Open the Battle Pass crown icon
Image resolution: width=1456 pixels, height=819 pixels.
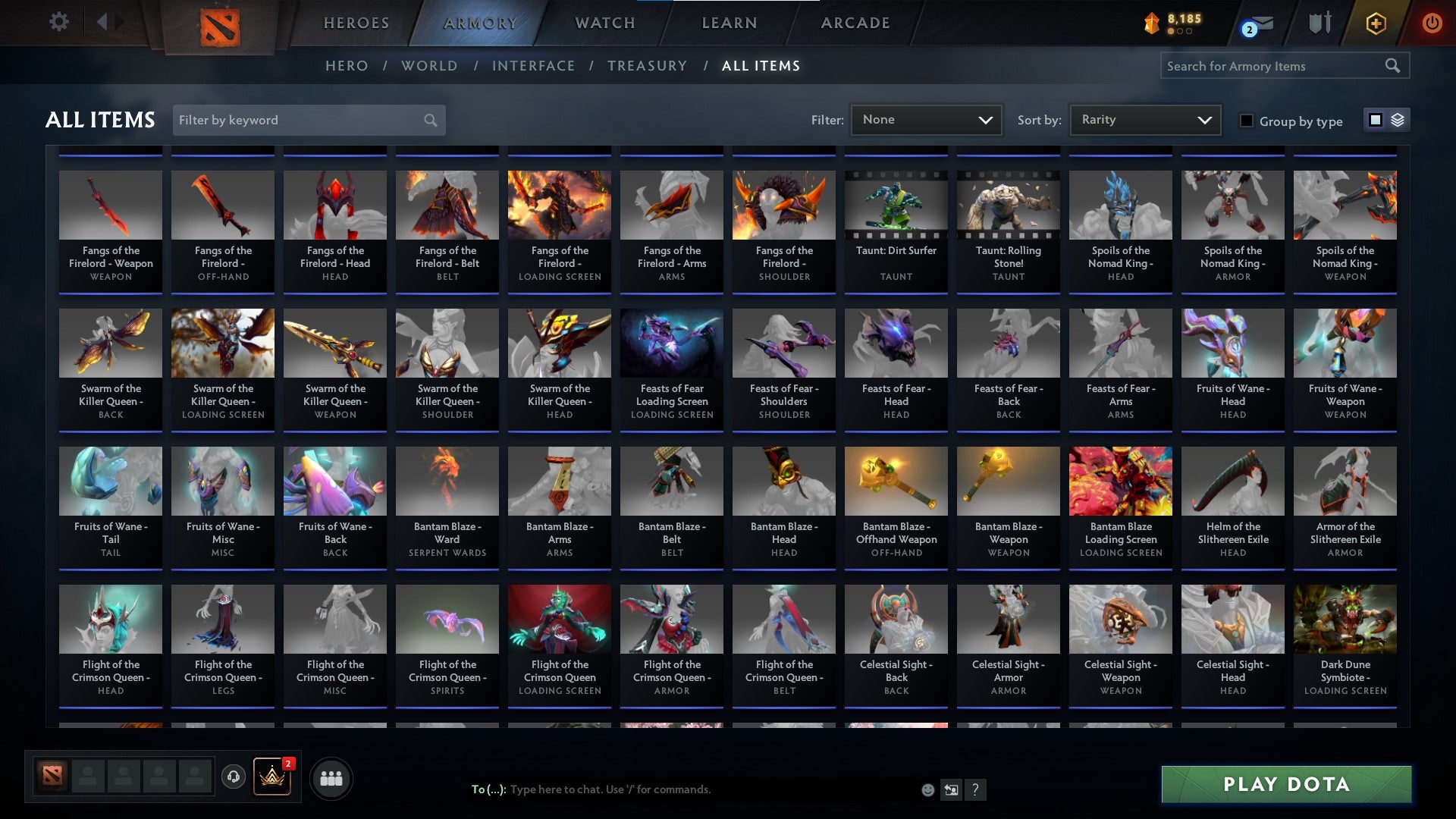point(273,777)
